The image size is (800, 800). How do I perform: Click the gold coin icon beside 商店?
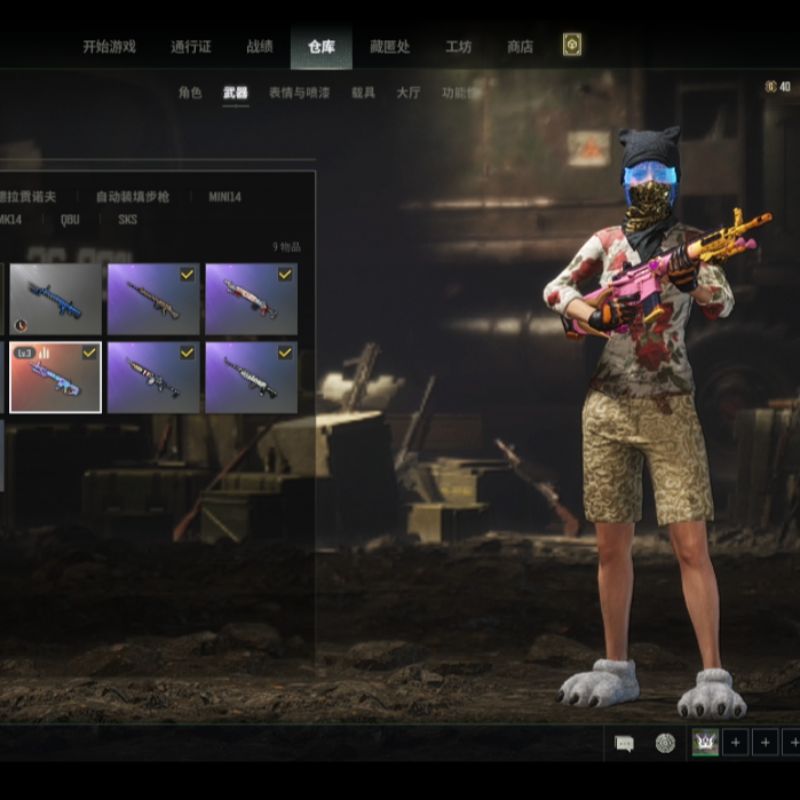click(572, 45)
